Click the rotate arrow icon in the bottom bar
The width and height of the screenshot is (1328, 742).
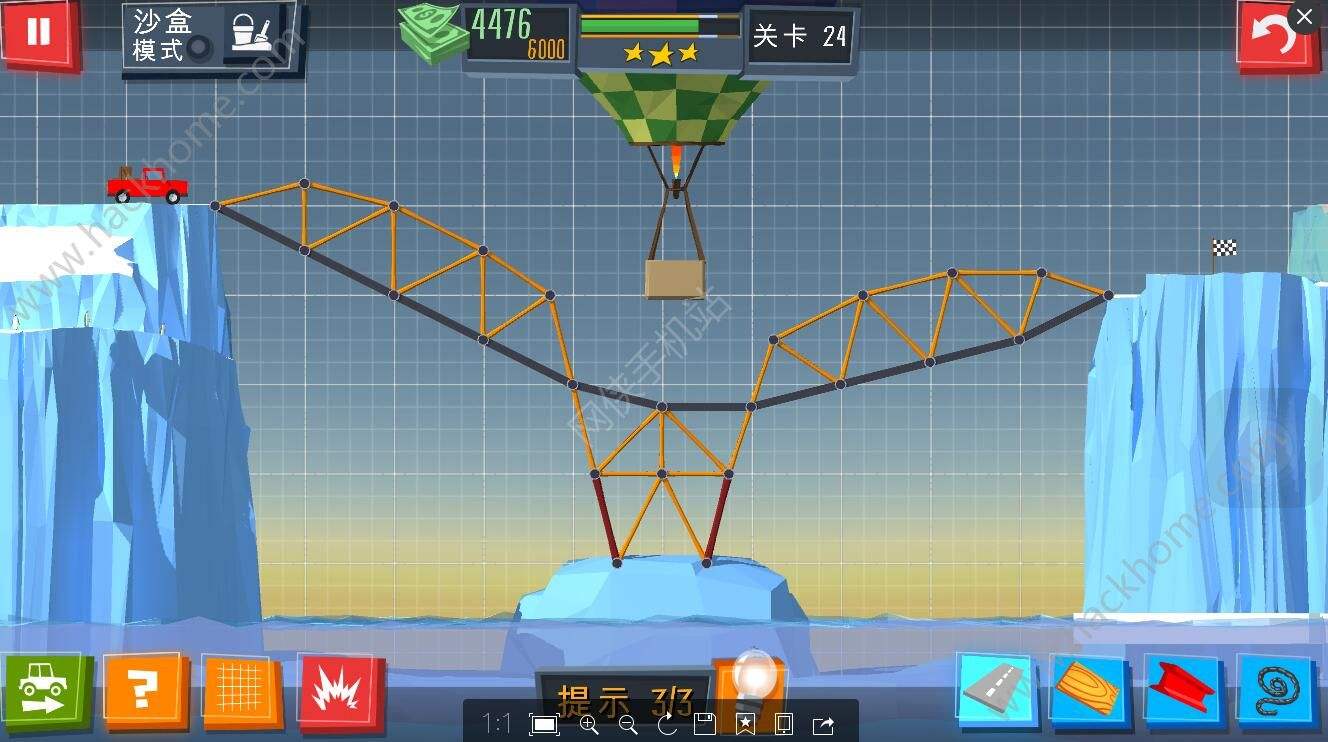tap(665, 725)
